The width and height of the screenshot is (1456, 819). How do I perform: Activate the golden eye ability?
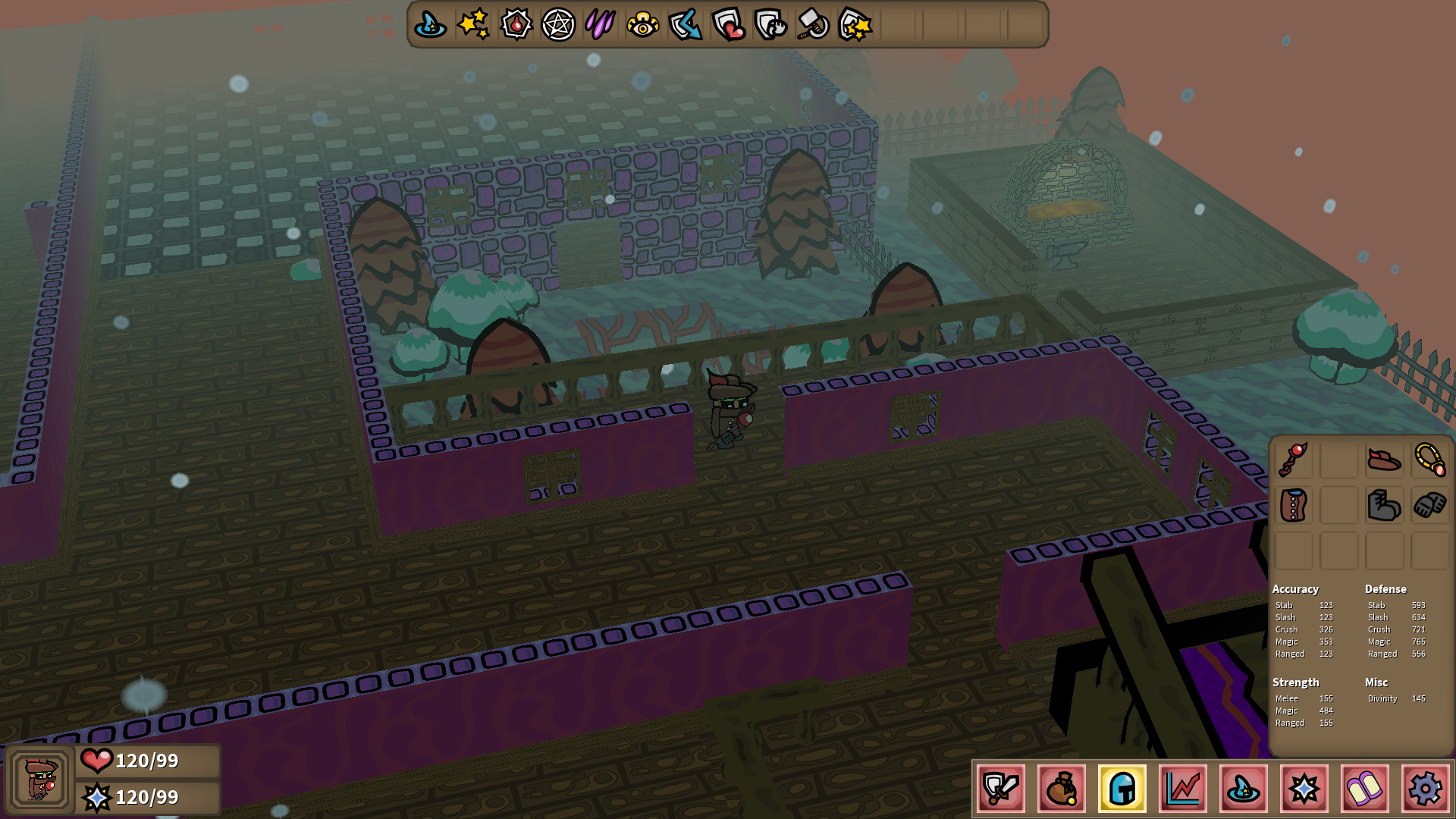(643, 25)
